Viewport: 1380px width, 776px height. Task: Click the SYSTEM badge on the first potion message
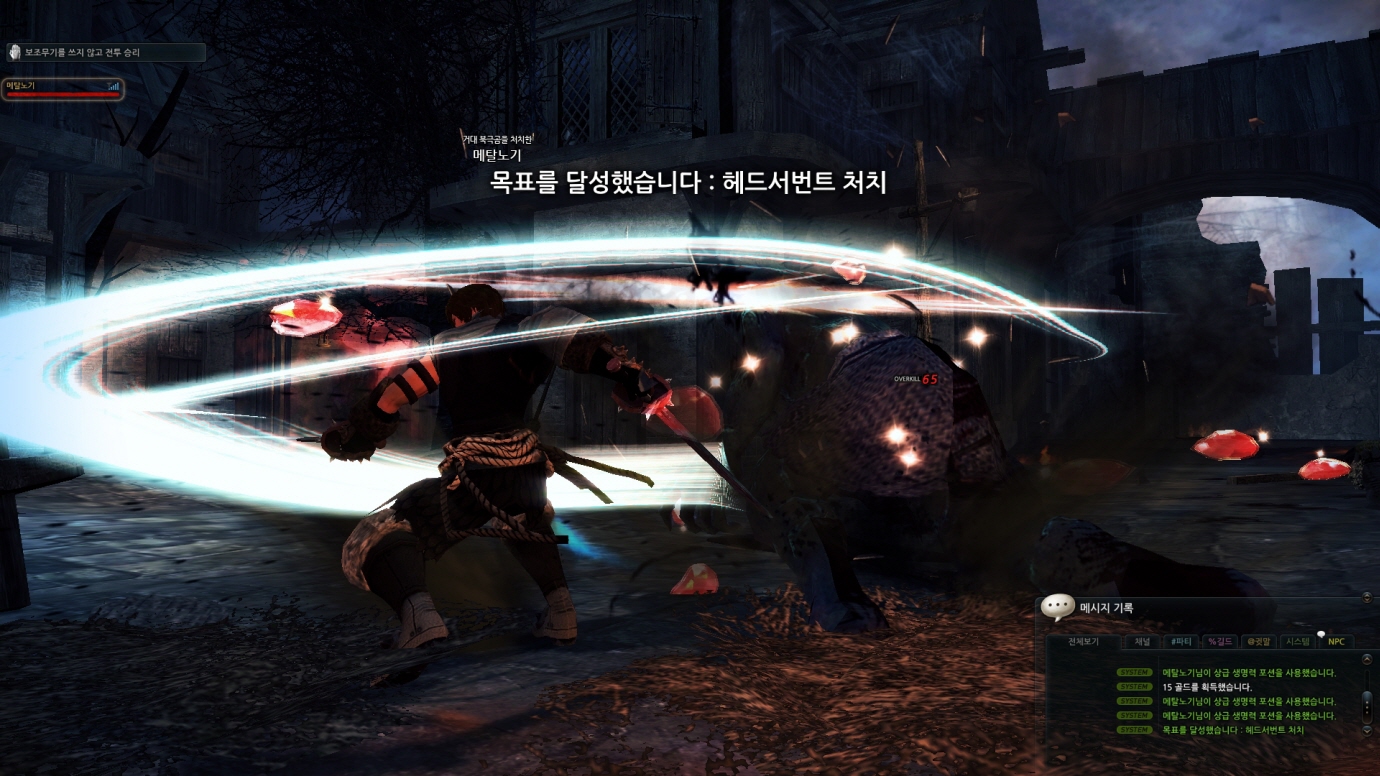tap(1135, 672)
